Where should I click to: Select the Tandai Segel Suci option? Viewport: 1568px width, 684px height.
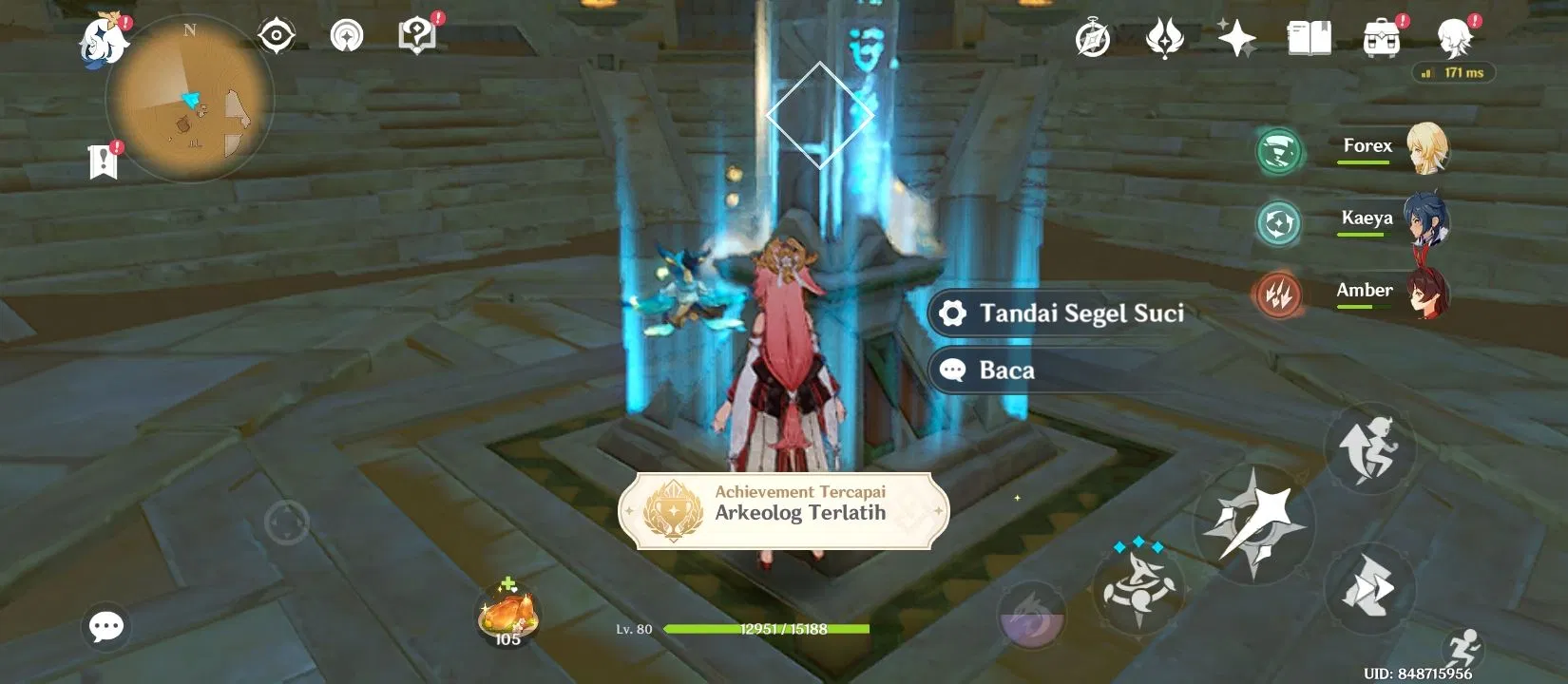pos(1060,313)
